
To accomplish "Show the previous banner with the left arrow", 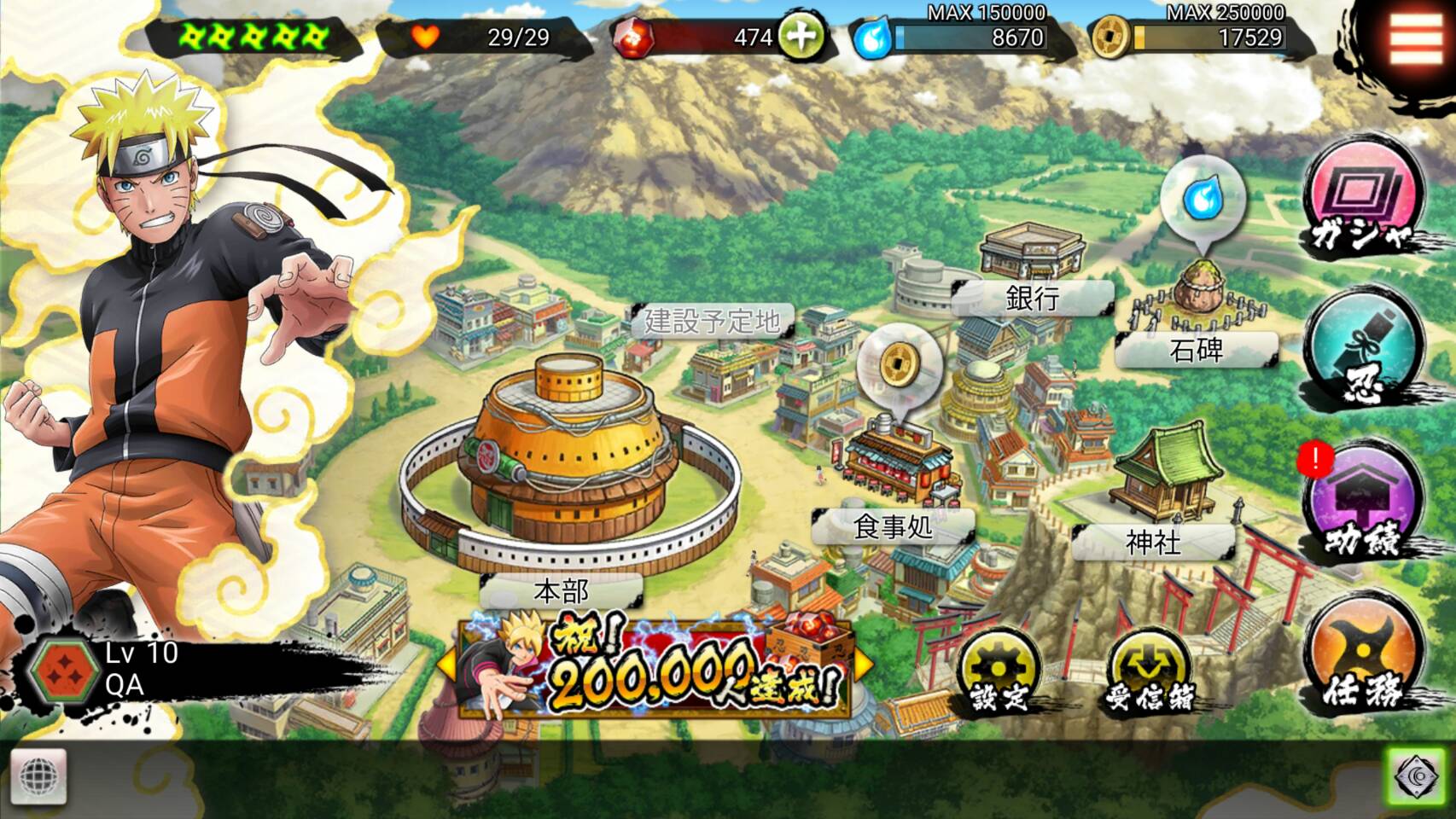I will coord(446,663).
